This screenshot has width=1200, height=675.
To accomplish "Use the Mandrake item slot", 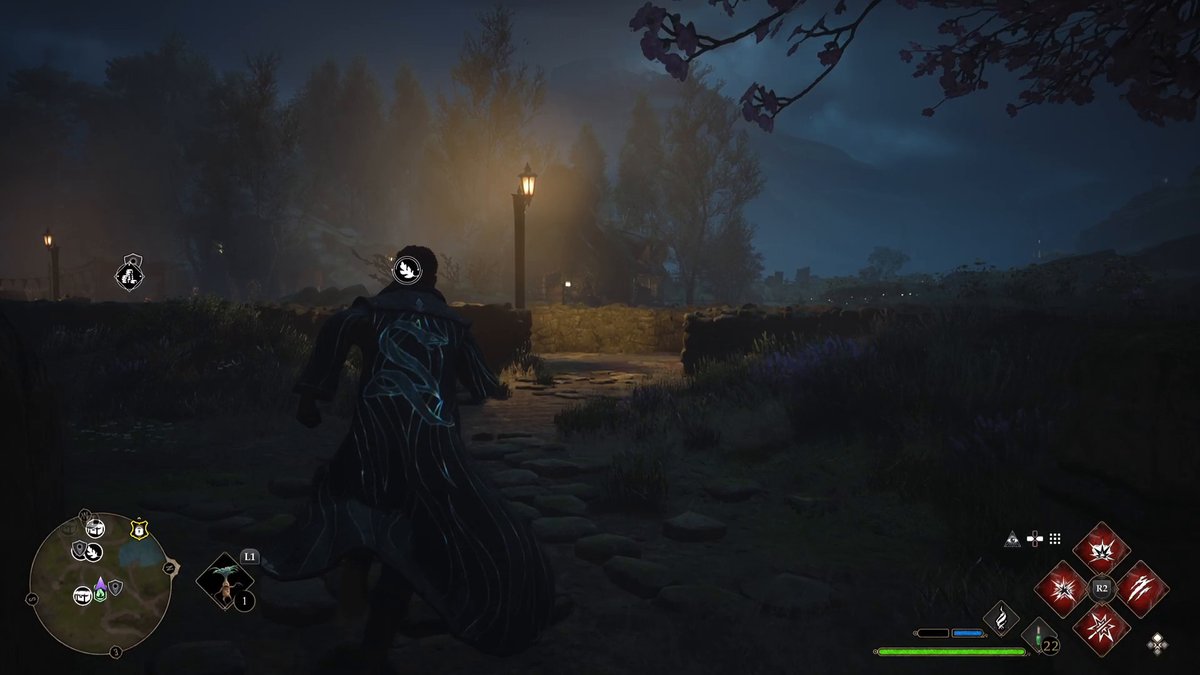I will [225, 582].
